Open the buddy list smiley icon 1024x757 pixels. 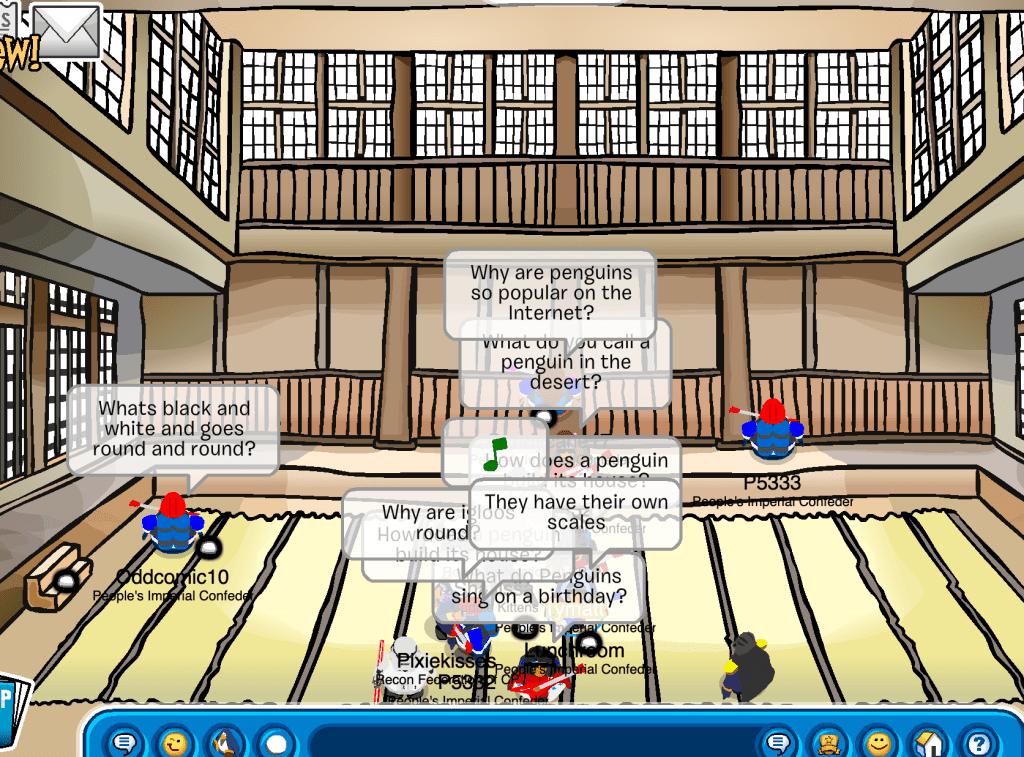[879, 743]
